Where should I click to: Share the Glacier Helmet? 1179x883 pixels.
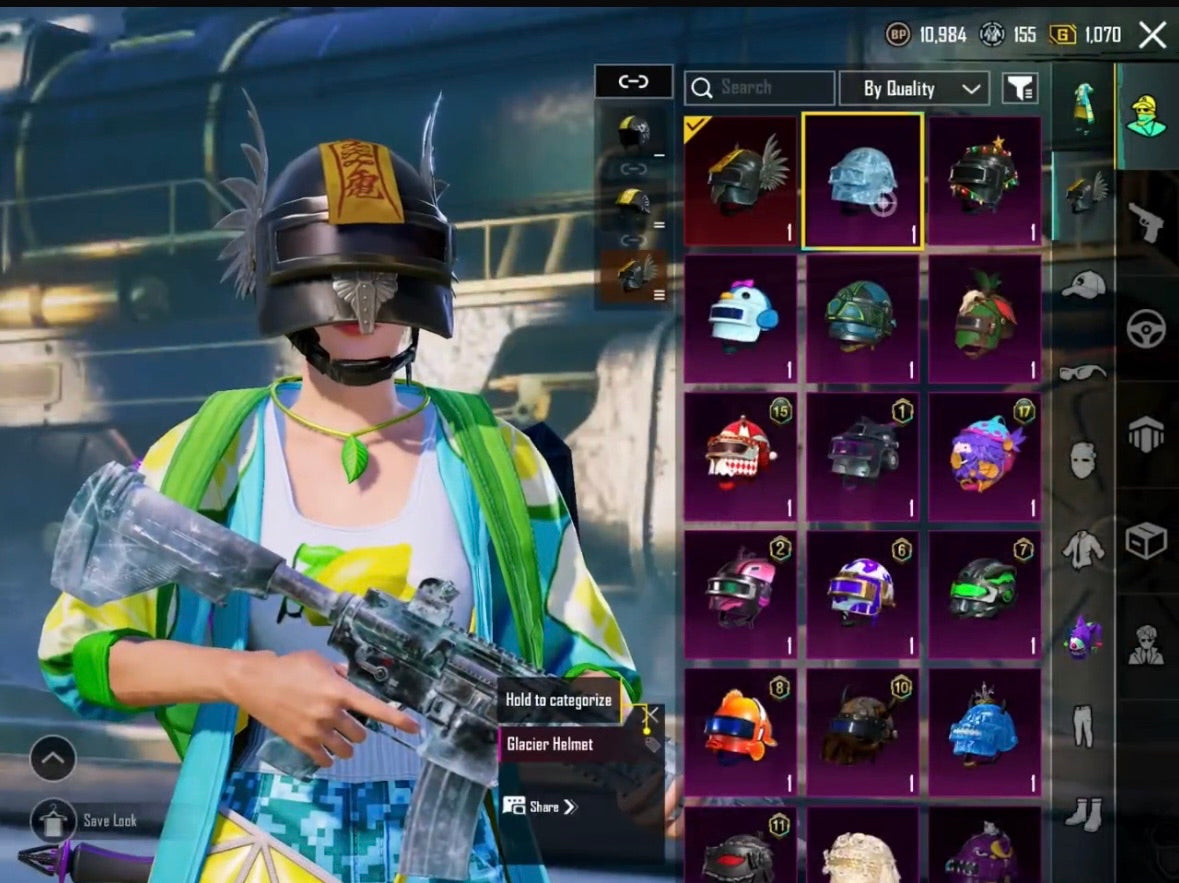click(541, 806)
